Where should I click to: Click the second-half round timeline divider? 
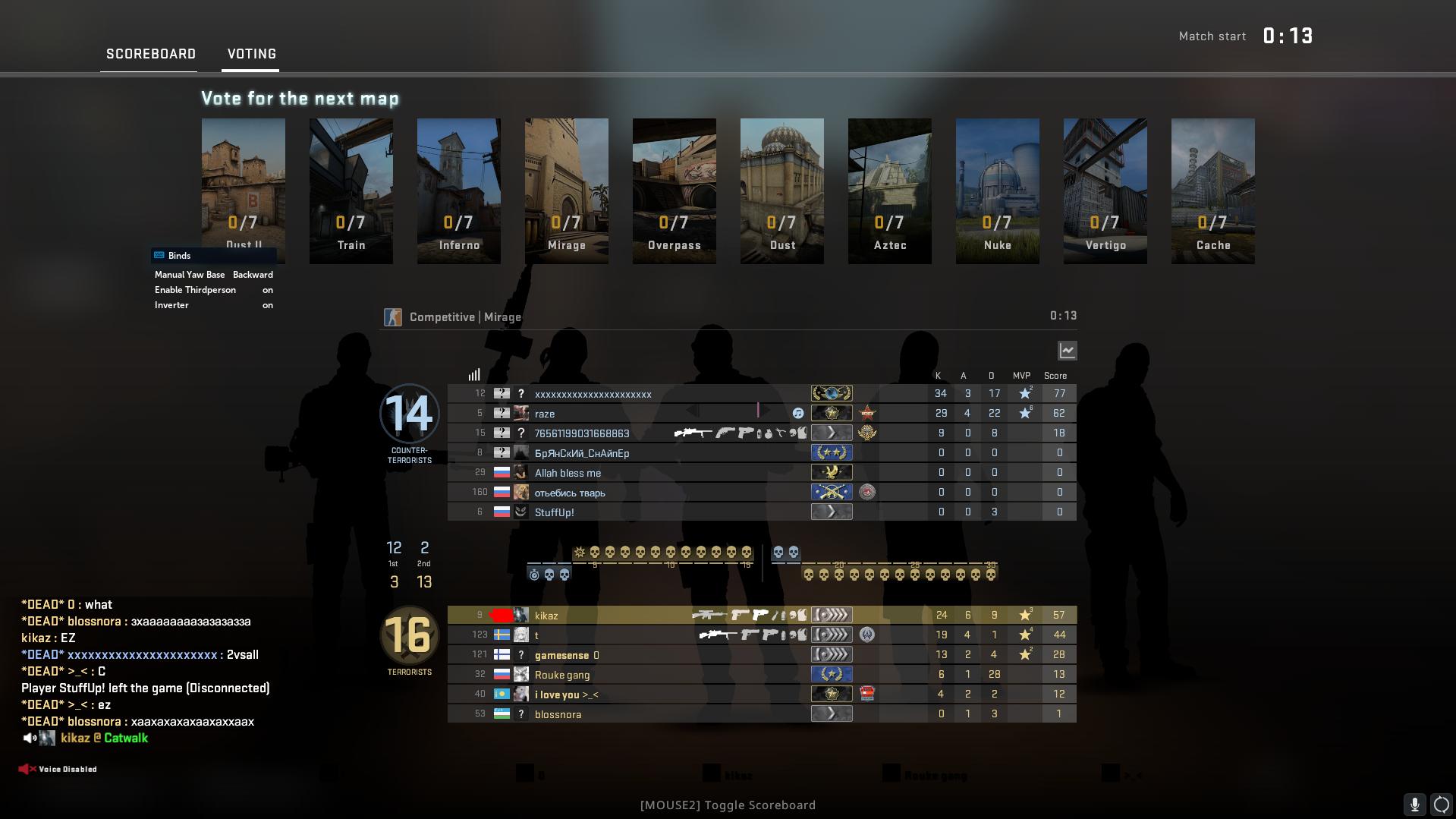[x=761, y=560]
